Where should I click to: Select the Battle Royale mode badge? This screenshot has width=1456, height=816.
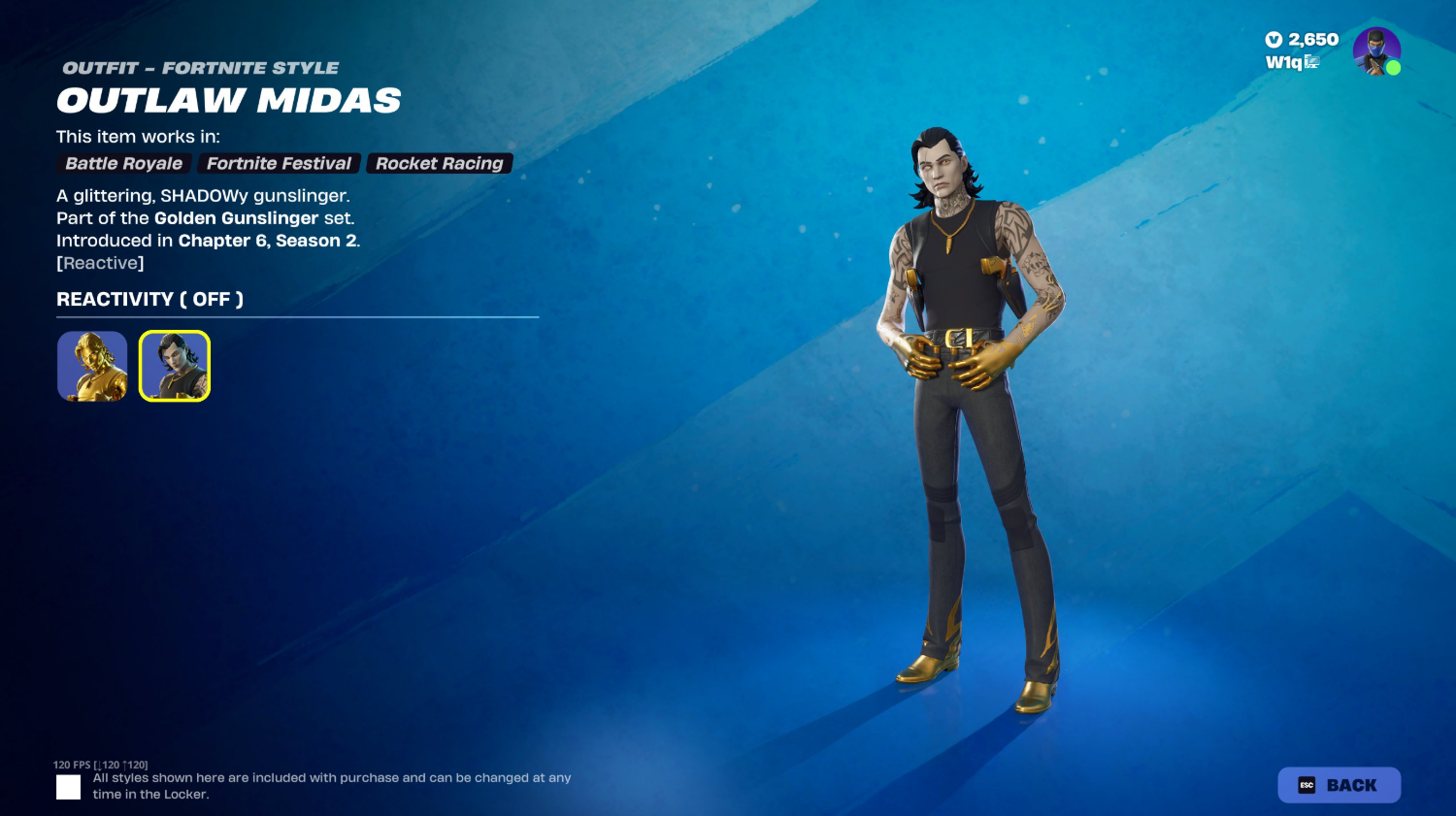pos(123,163)
